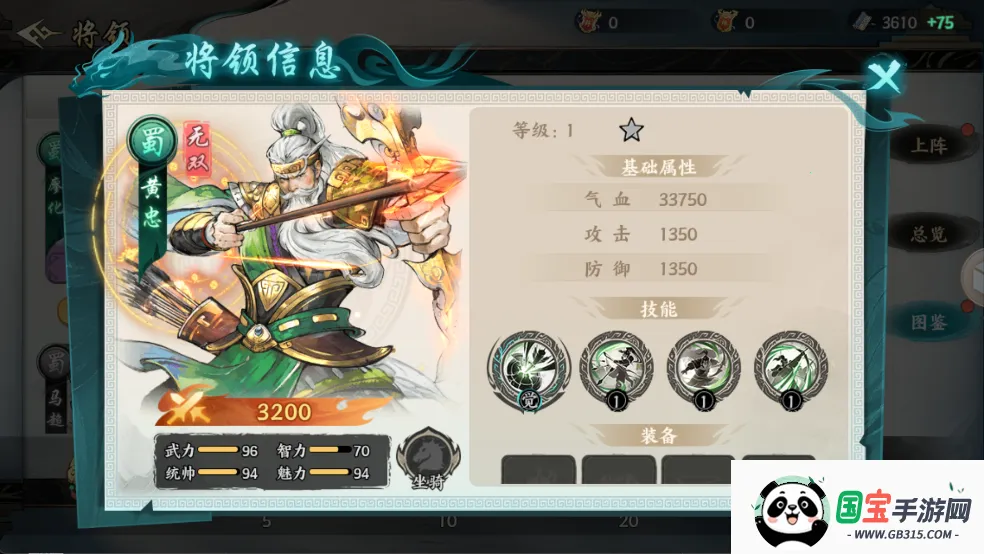
Task: Switch to the 图鉴 section
Action: tap(928, 323)
